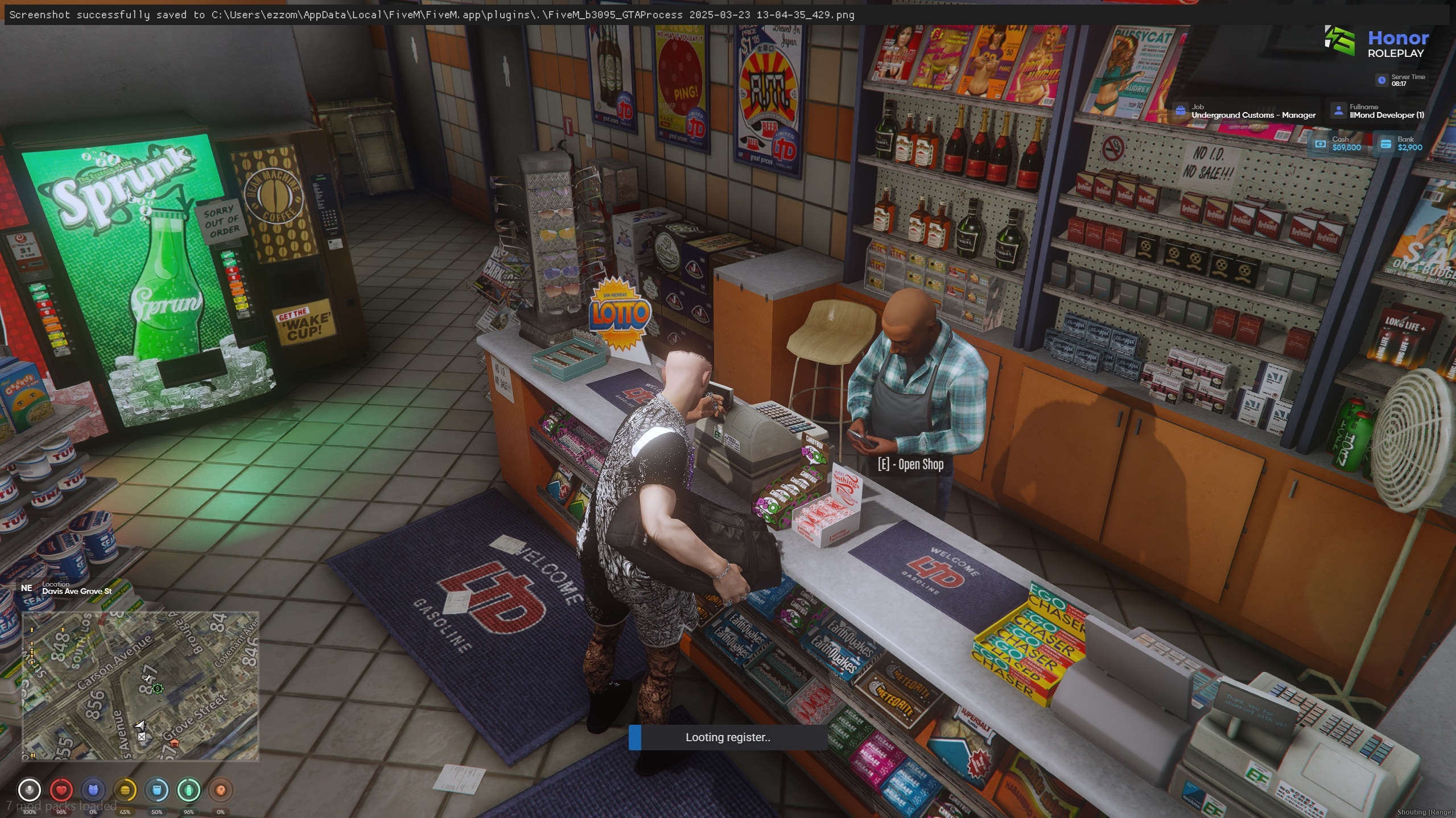The image size is (1456, 818).
Task: Select the orange garage marker on minimap
Action: coord(175,743)
